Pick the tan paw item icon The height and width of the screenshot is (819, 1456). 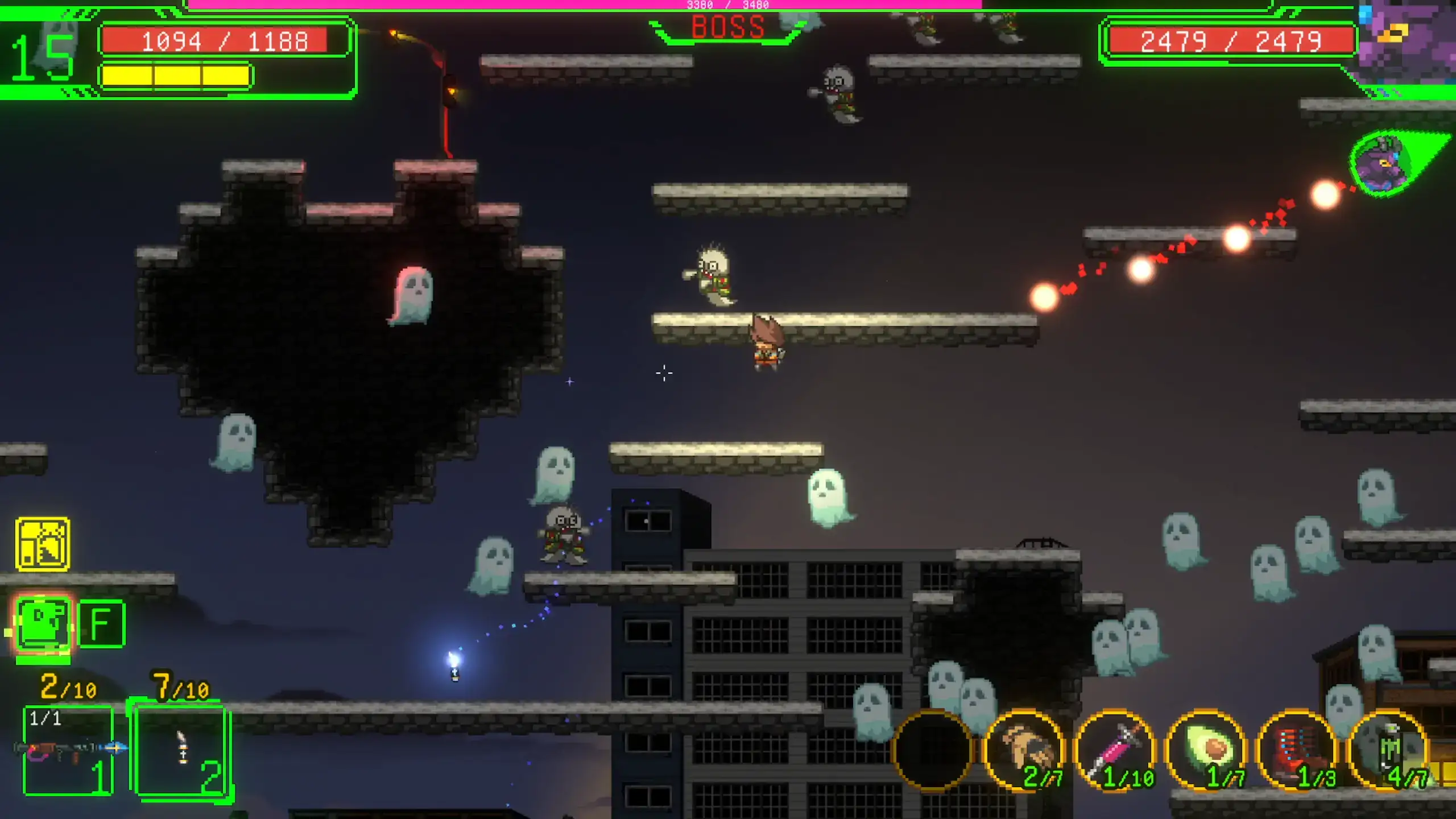click(x=1024, y=751)
